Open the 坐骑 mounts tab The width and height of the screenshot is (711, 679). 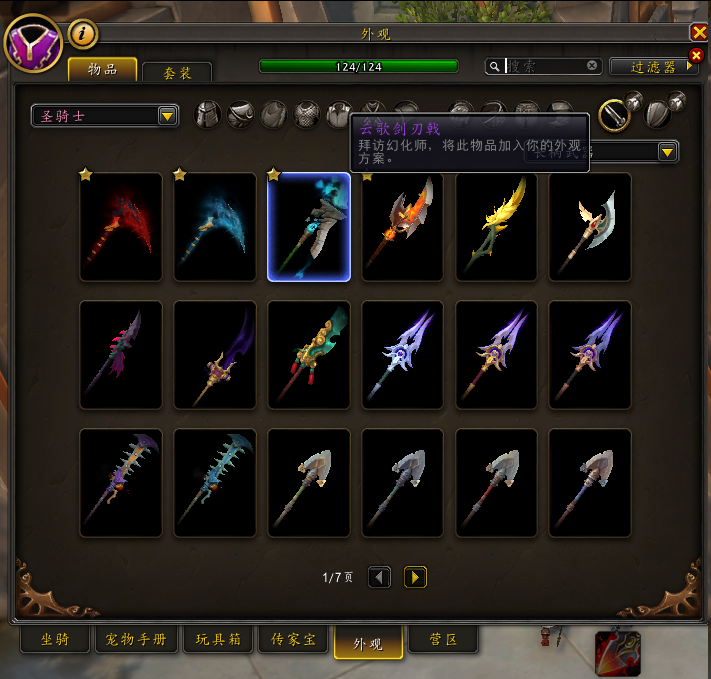55,639
